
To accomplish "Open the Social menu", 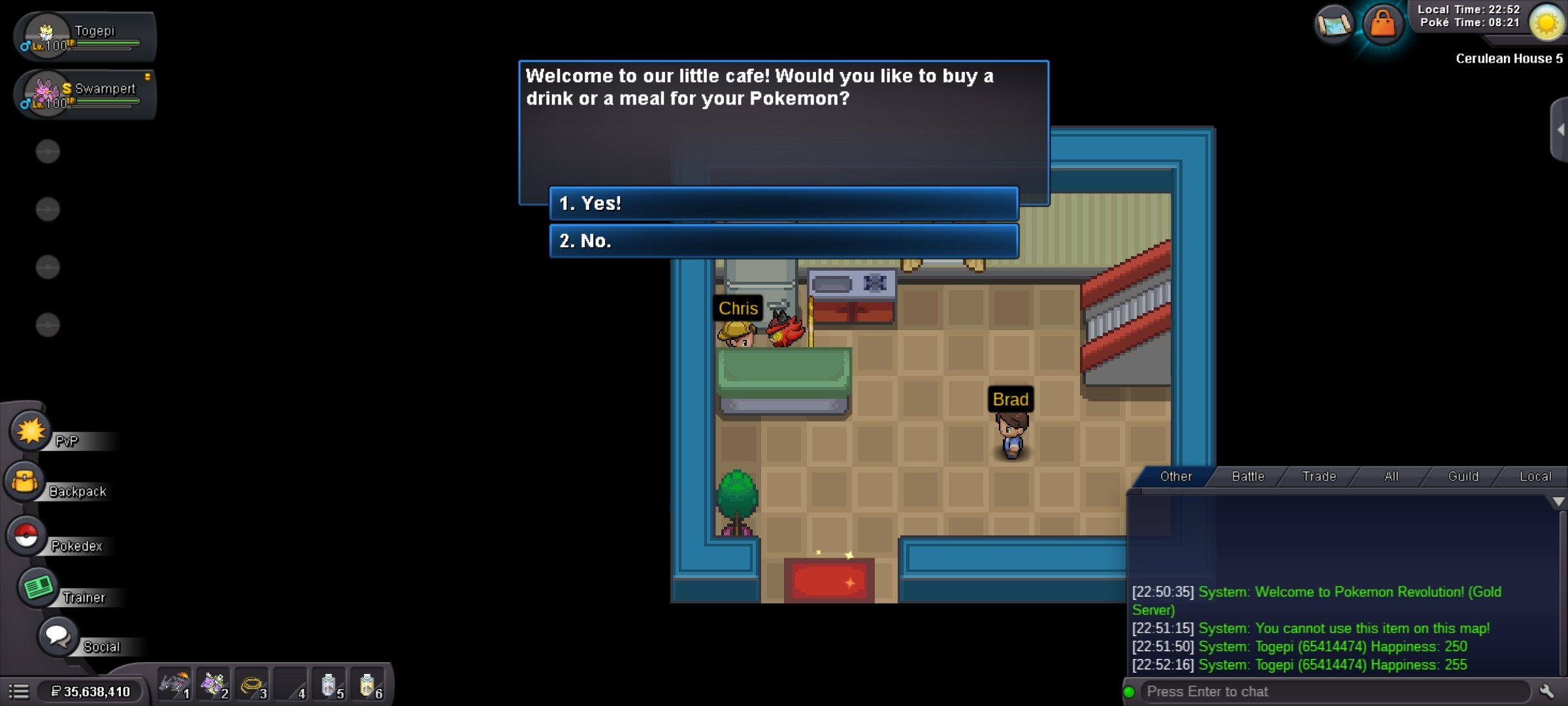I will coord(57,636).
